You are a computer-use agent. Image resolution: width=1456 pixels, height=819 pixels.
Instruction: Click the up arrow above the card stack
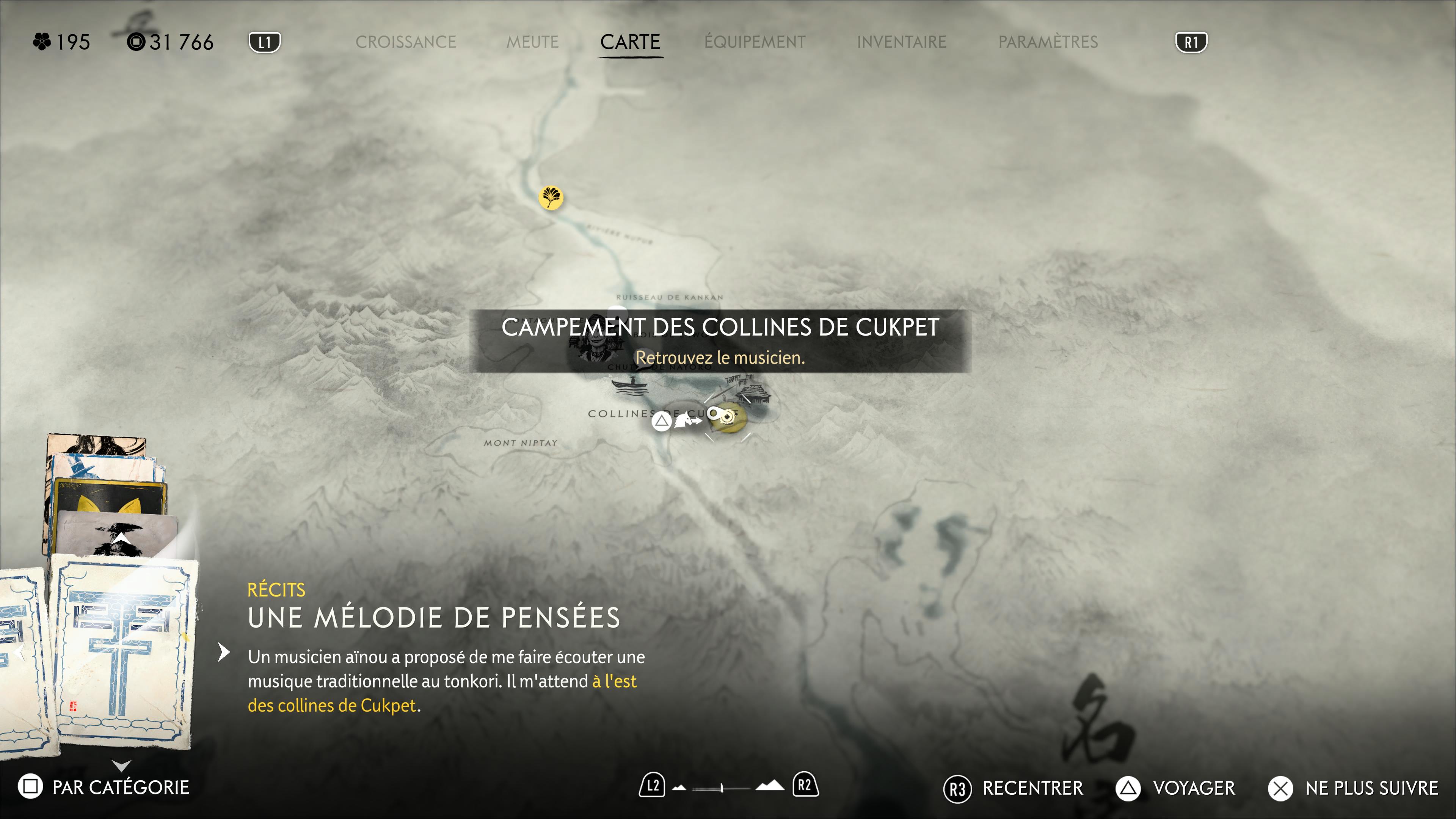(x=121, y=540)
